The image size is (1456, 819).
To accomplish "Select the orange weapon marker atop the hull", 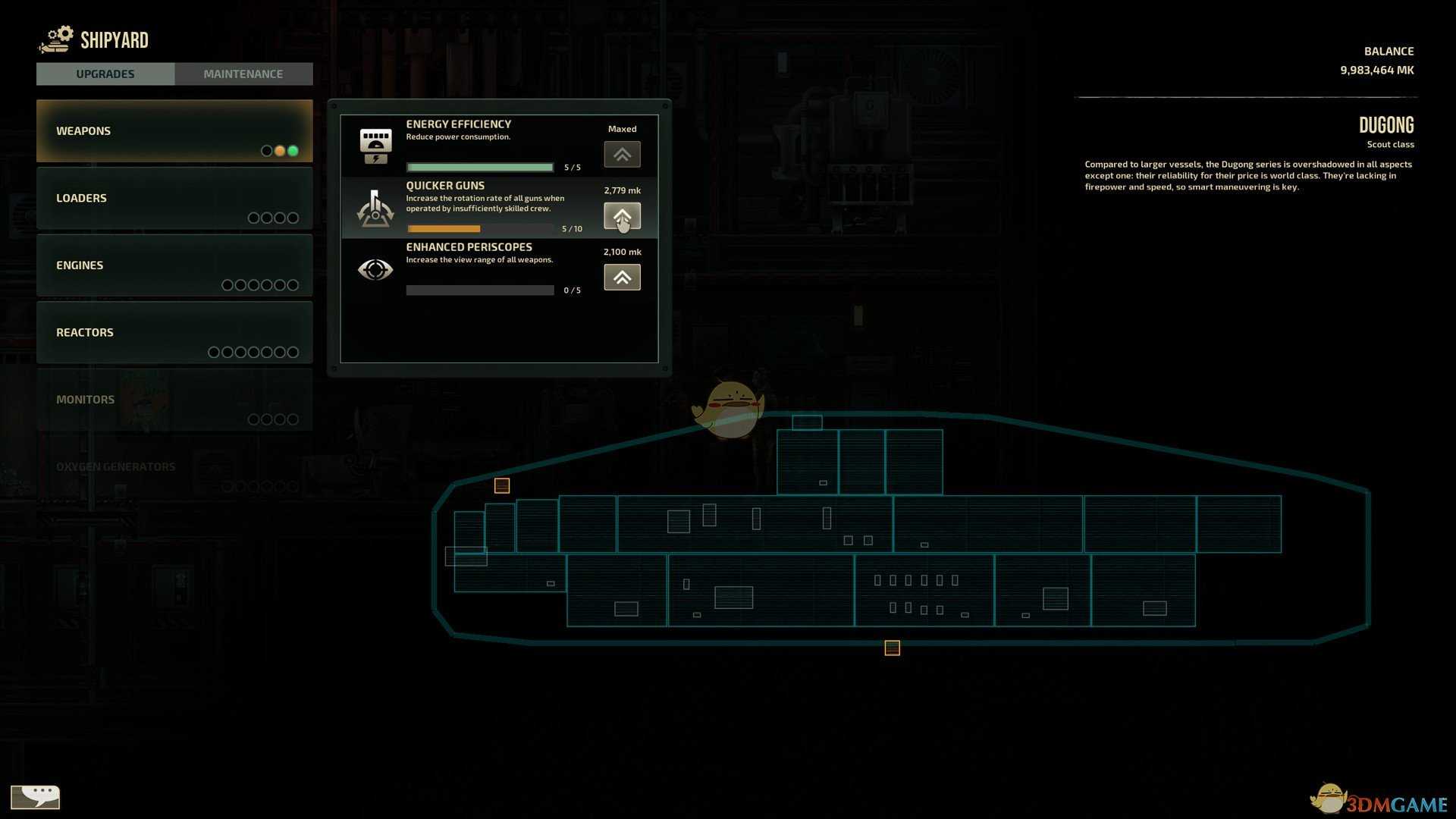I will (x=502, y=485).
